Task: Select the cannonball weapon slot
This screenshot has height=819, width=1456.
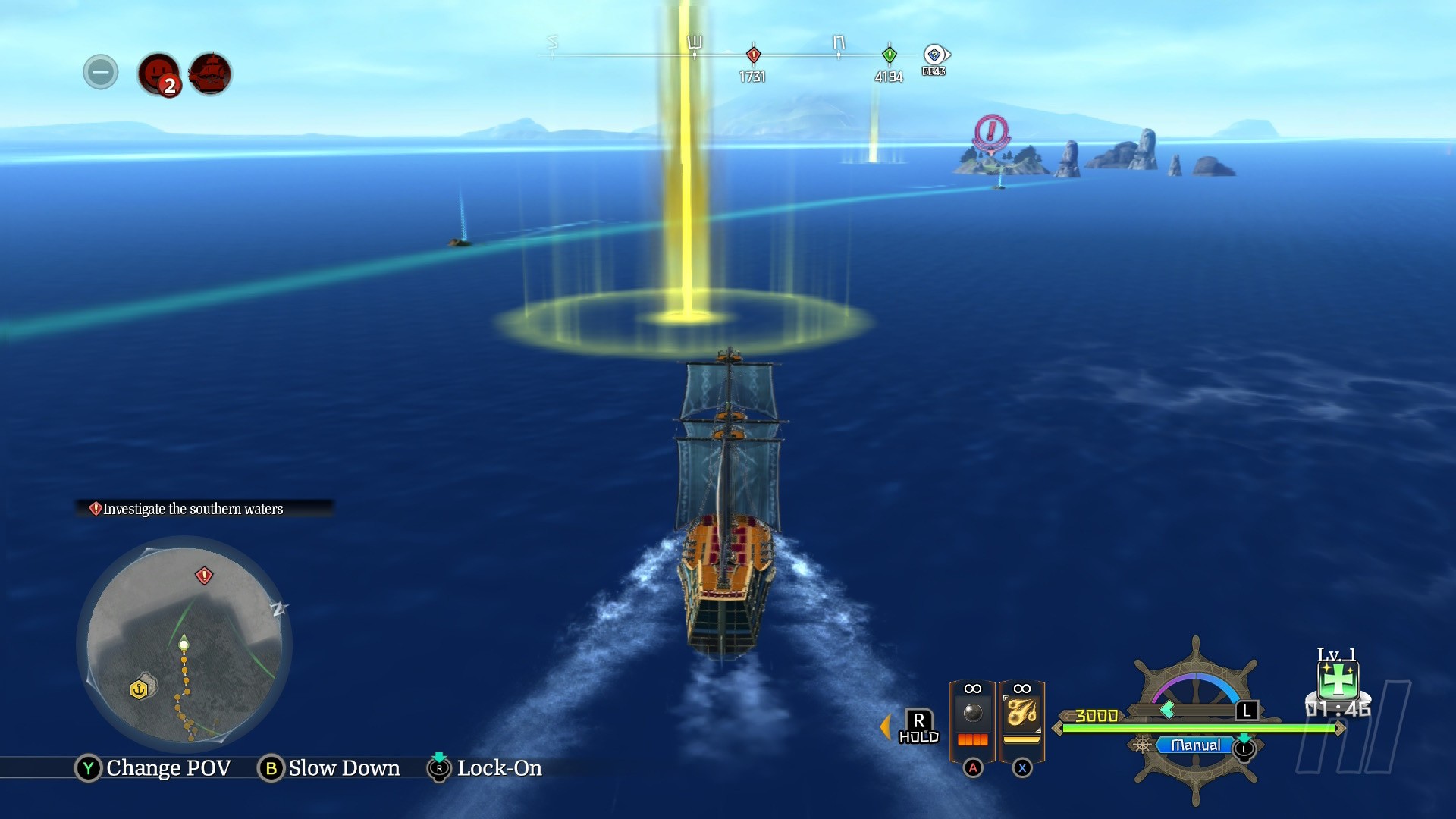Action: (973, 720)
